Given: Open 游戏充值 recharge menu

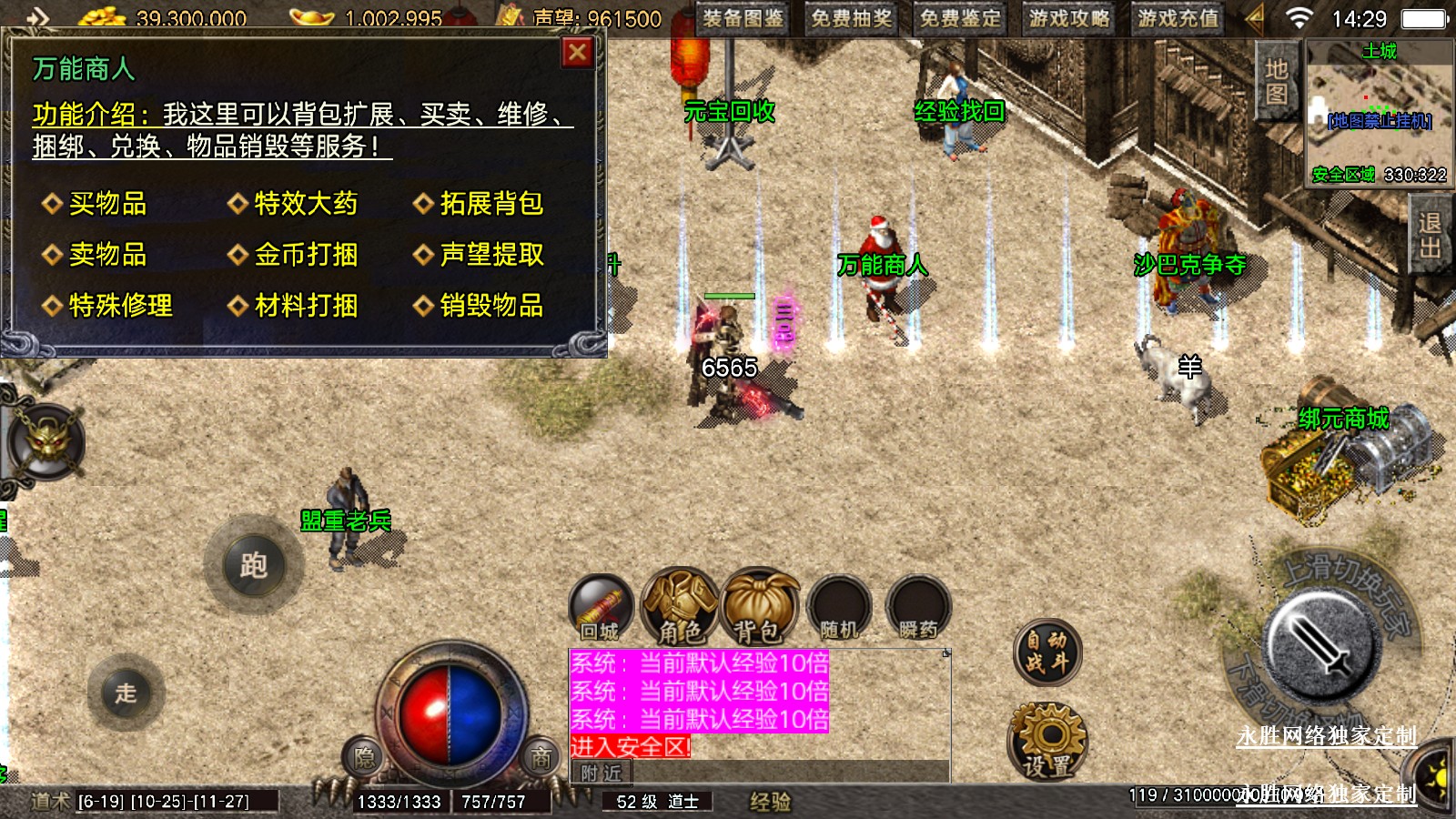Looking at the screenshot, I should pyautogui.click(x=1178, y=18).
